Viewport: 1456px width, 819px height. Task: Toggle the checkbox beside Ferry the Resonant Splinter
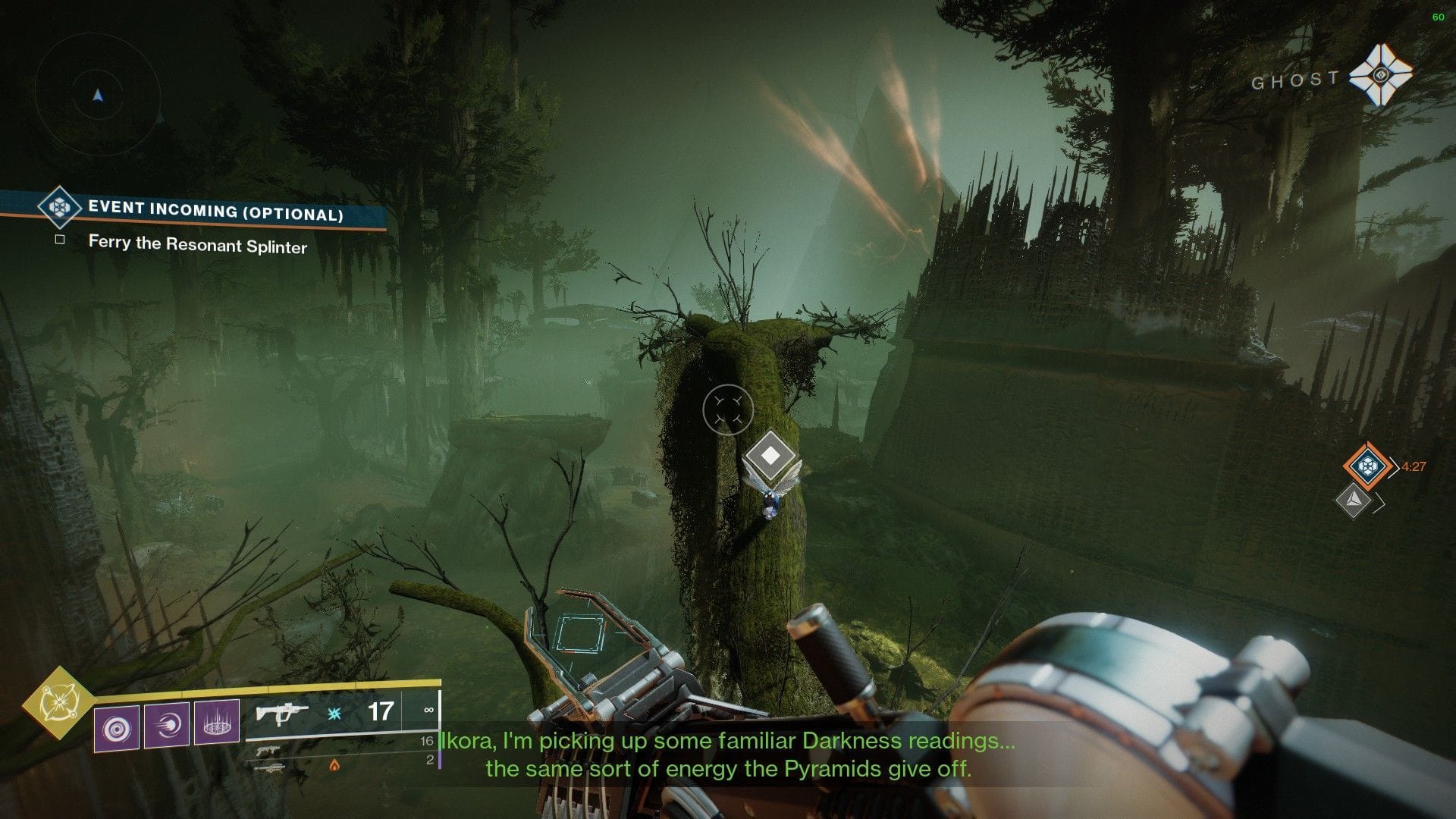pos(59,239)
